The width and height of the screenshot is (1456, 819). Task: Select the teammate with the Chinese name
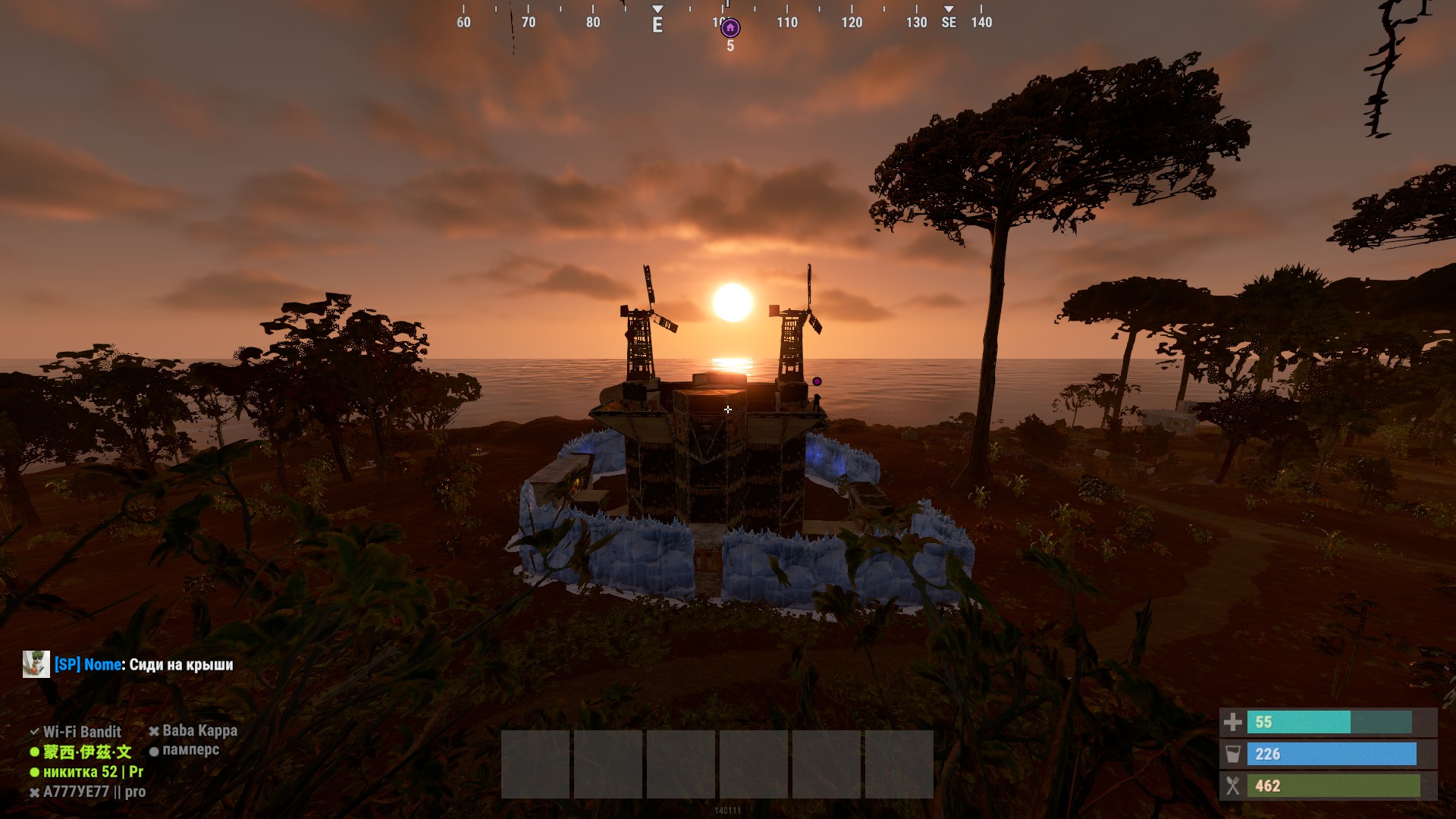86,752
